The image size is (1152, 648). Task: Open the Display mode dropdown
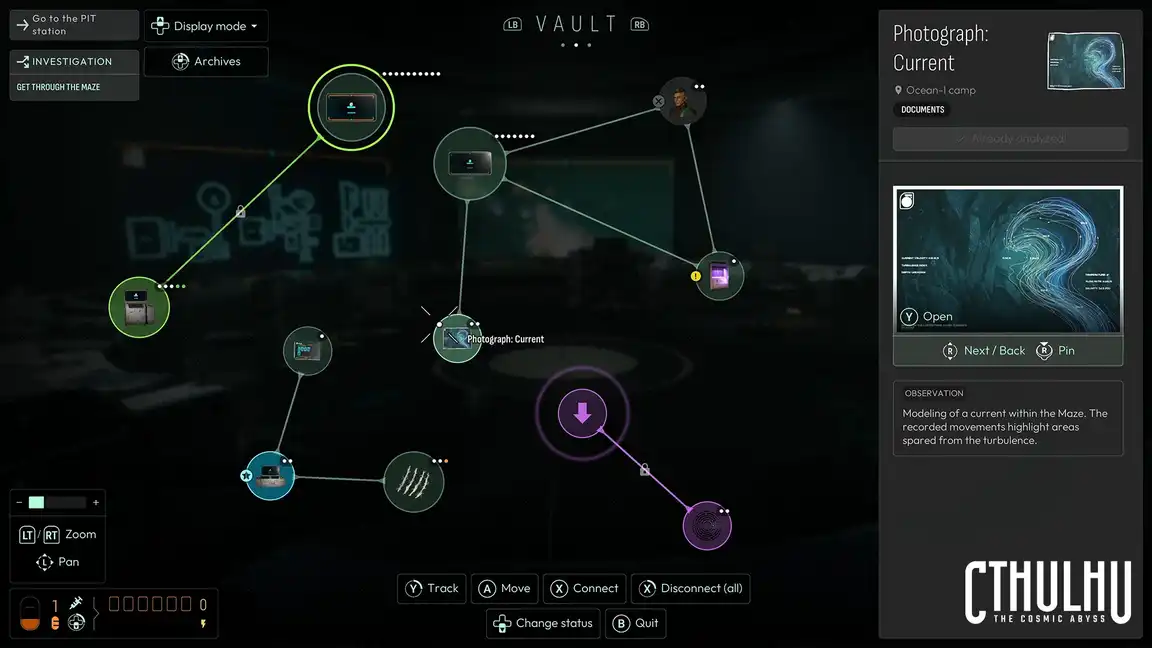pos(206,26)
